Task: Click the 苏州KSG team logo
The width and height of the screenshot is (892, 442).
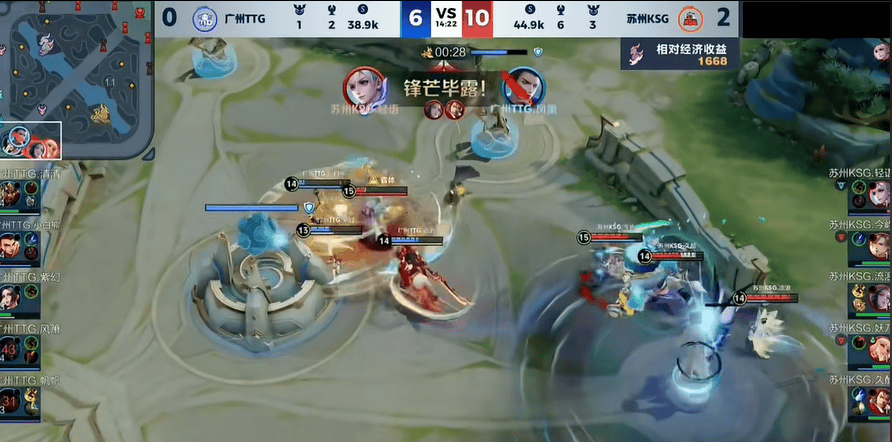Action: click(689, 18)
